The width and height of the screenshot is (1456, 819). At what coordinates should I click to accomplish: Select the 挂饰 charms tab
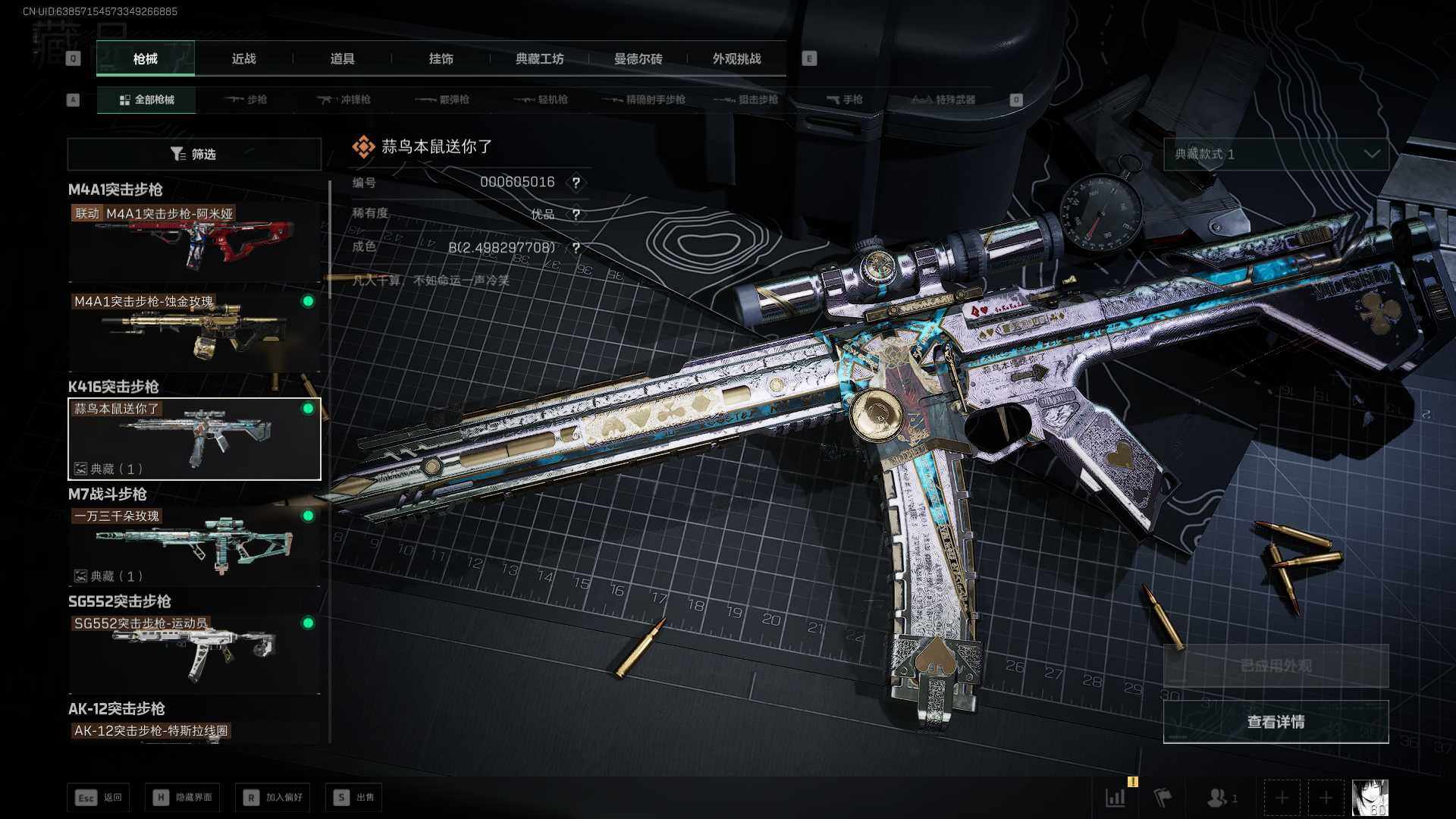pos(441,58)
